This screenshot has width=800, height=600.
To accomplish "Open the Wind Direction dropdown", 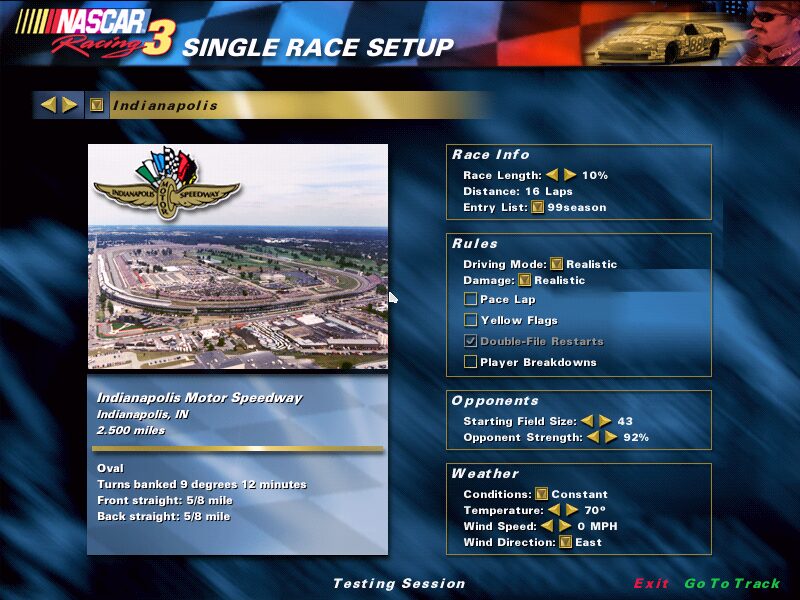I will pyautogui.click(x=566, y=542).
